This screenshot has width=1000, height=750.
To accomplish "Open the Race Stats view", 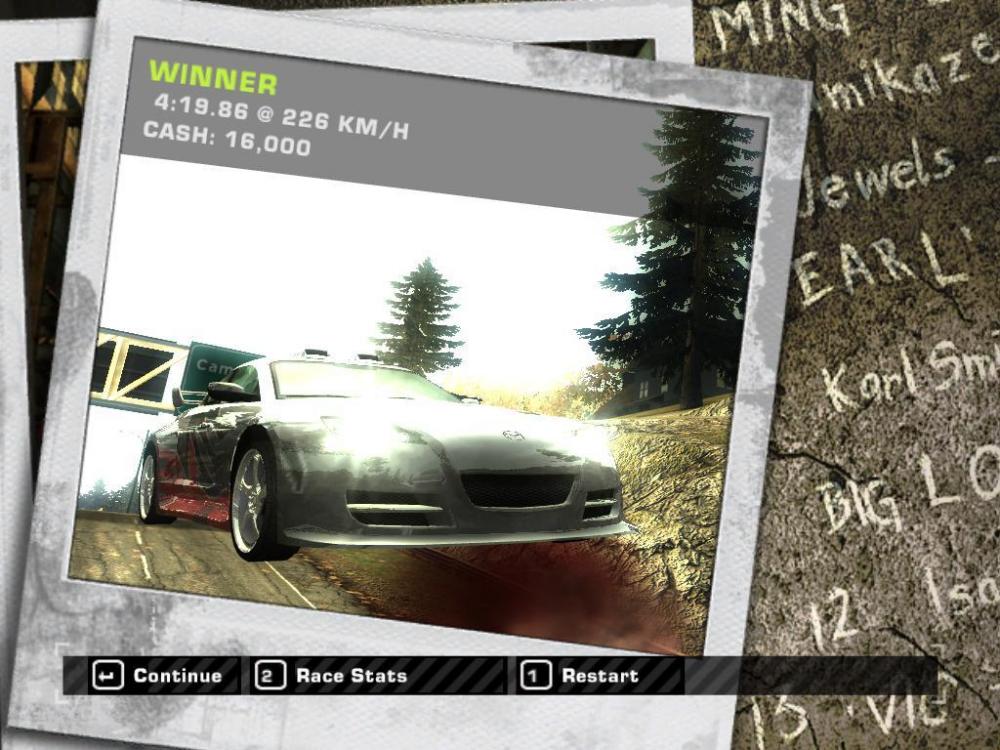I will tap(333, 676).
